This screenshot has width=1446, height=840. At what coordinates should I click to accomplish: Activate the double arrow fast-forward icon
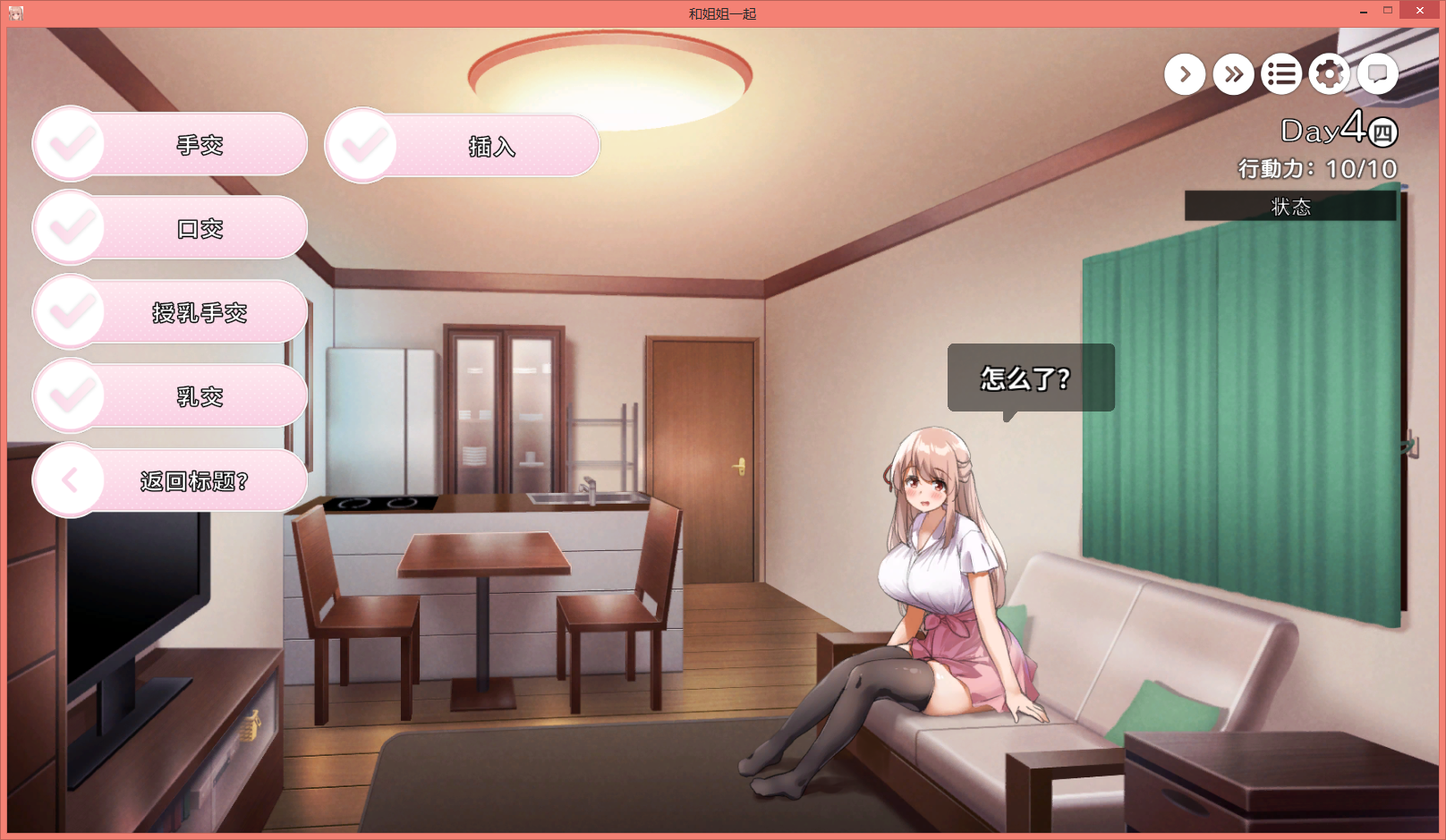[1233, 74]
